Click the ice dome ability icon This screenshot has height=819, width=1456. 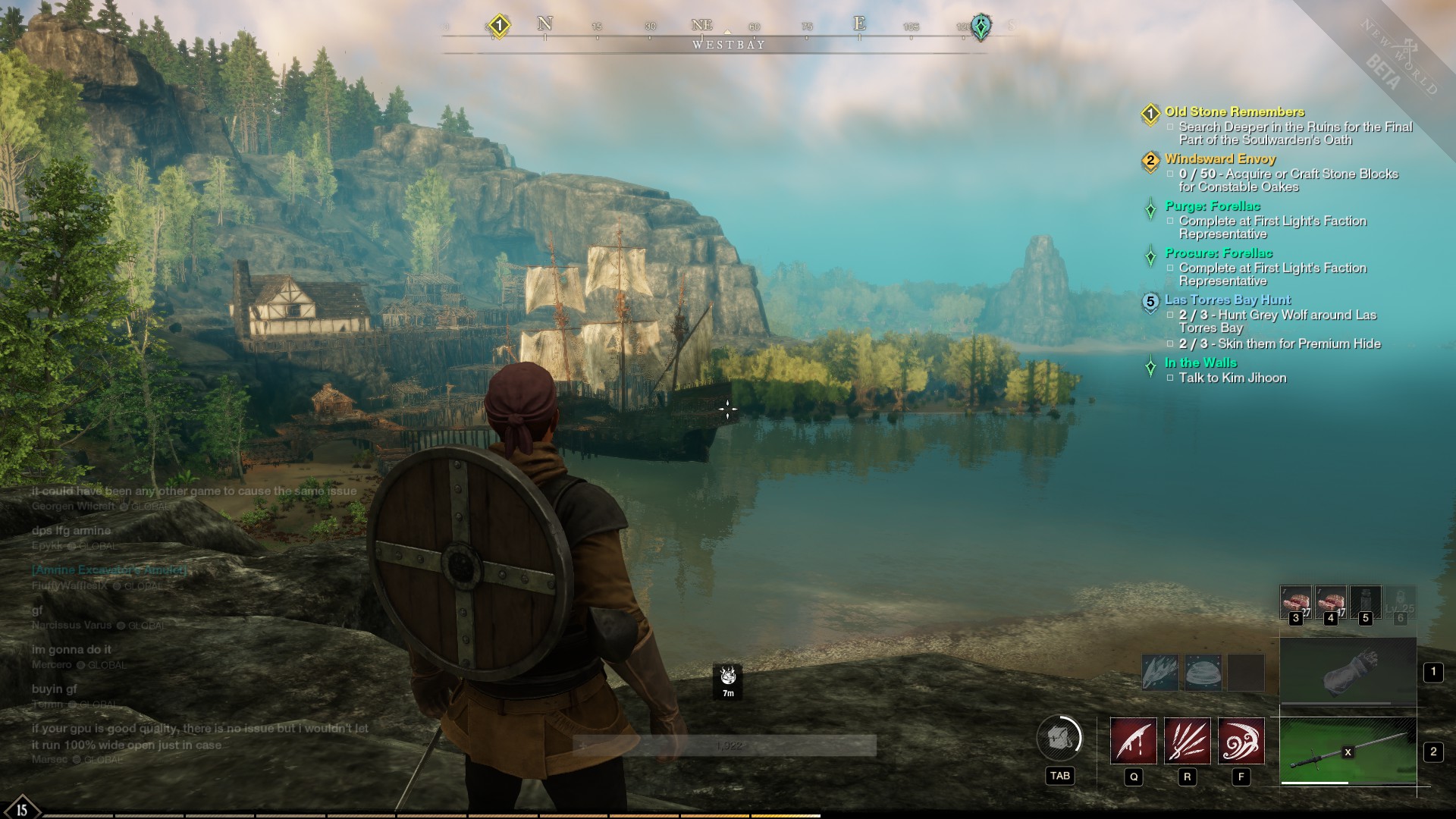click(x=1203, y=673)
